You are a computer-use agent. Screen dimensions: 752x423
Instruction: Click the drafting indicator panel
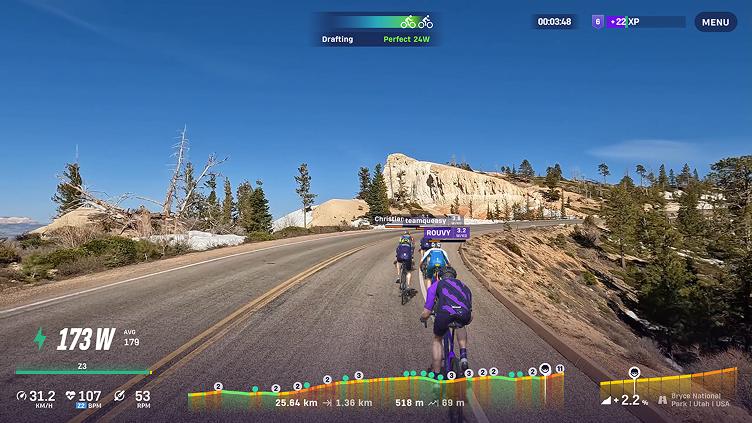376,29
